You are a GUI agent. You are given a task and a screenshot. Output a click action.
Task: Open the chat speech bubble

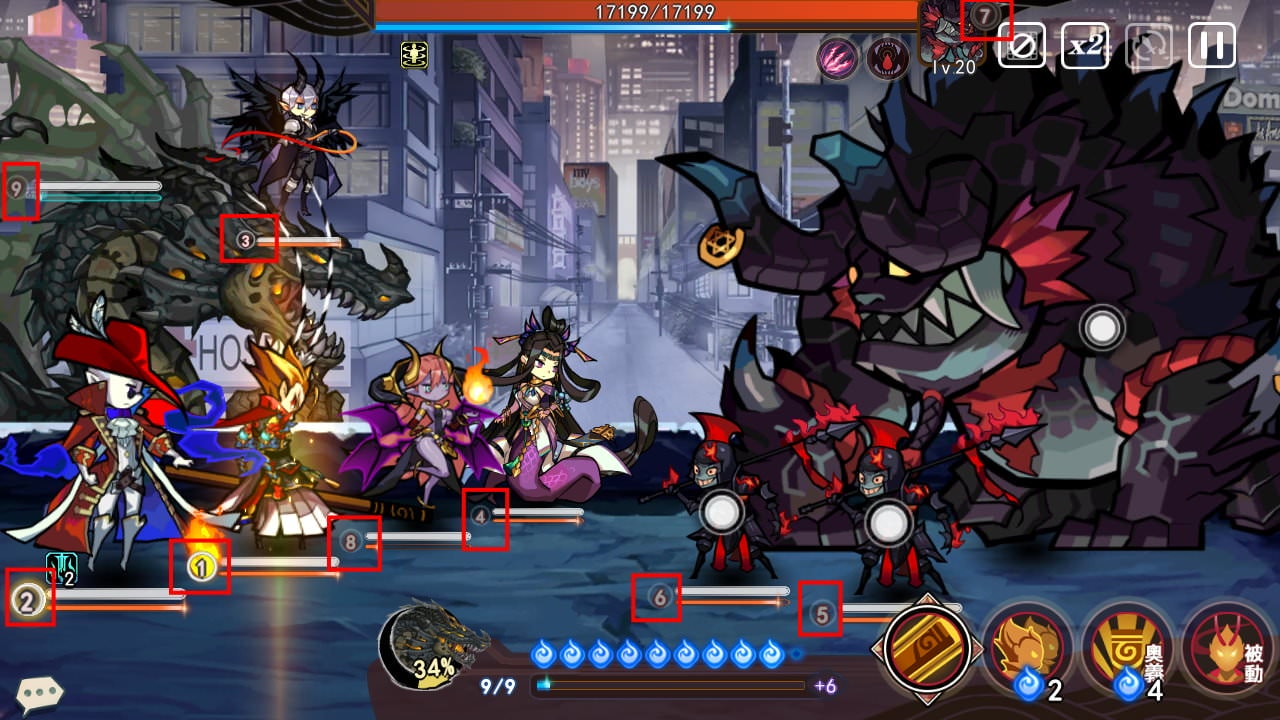[x=40, y=692]
